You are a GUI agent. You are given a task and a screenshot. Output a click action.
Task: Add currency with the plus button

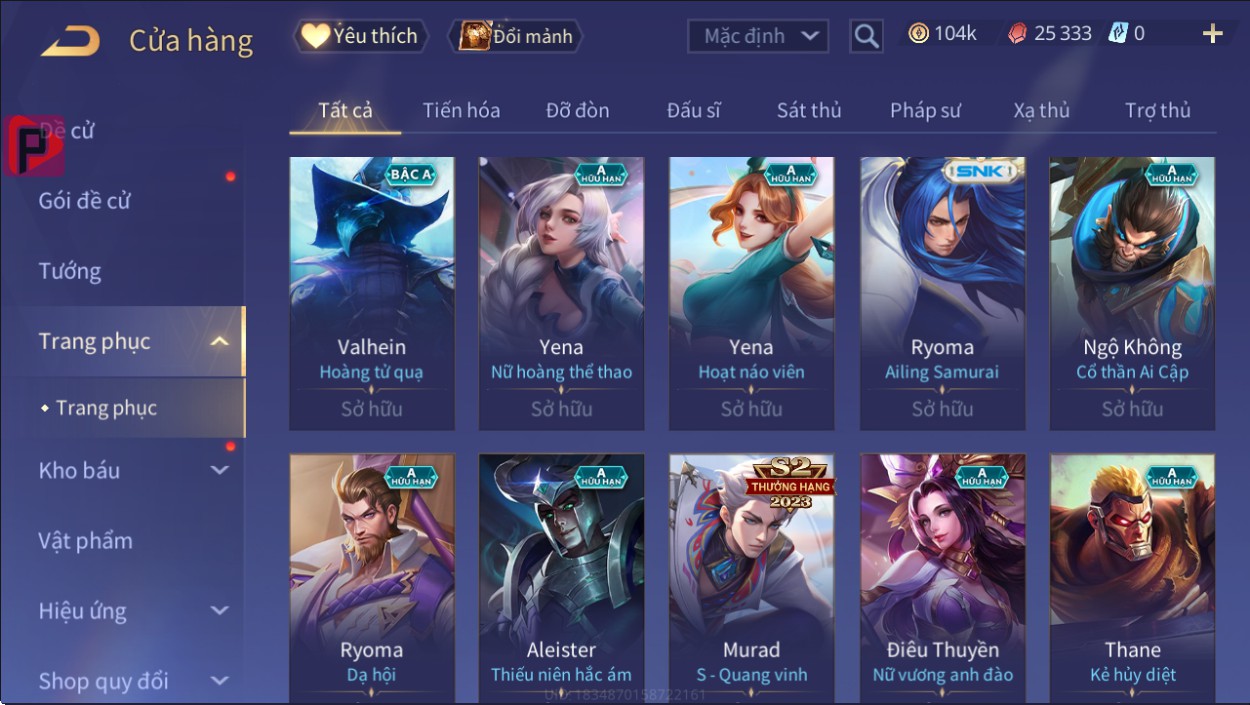click(x=1212, y=34)
